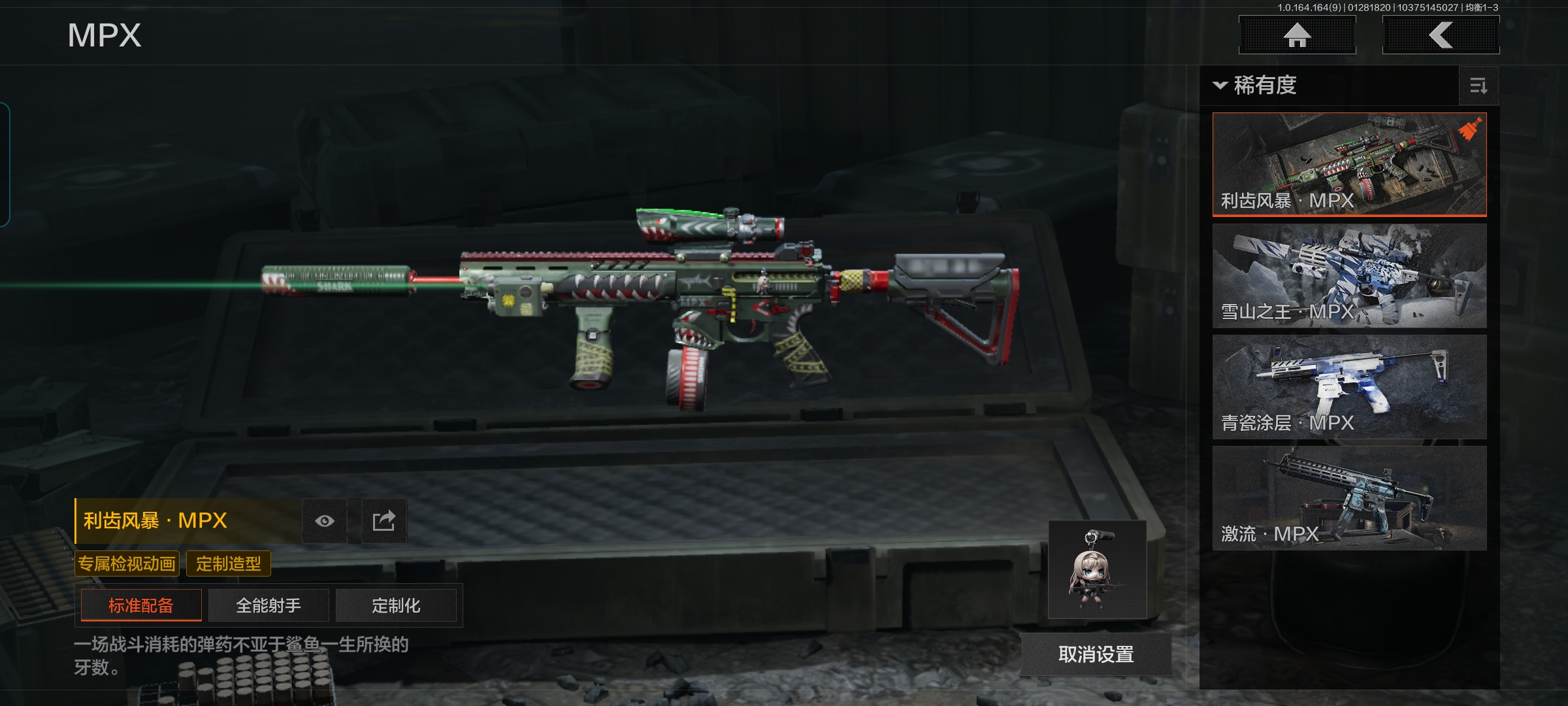Click the 专属检视动画 tag

127,563
